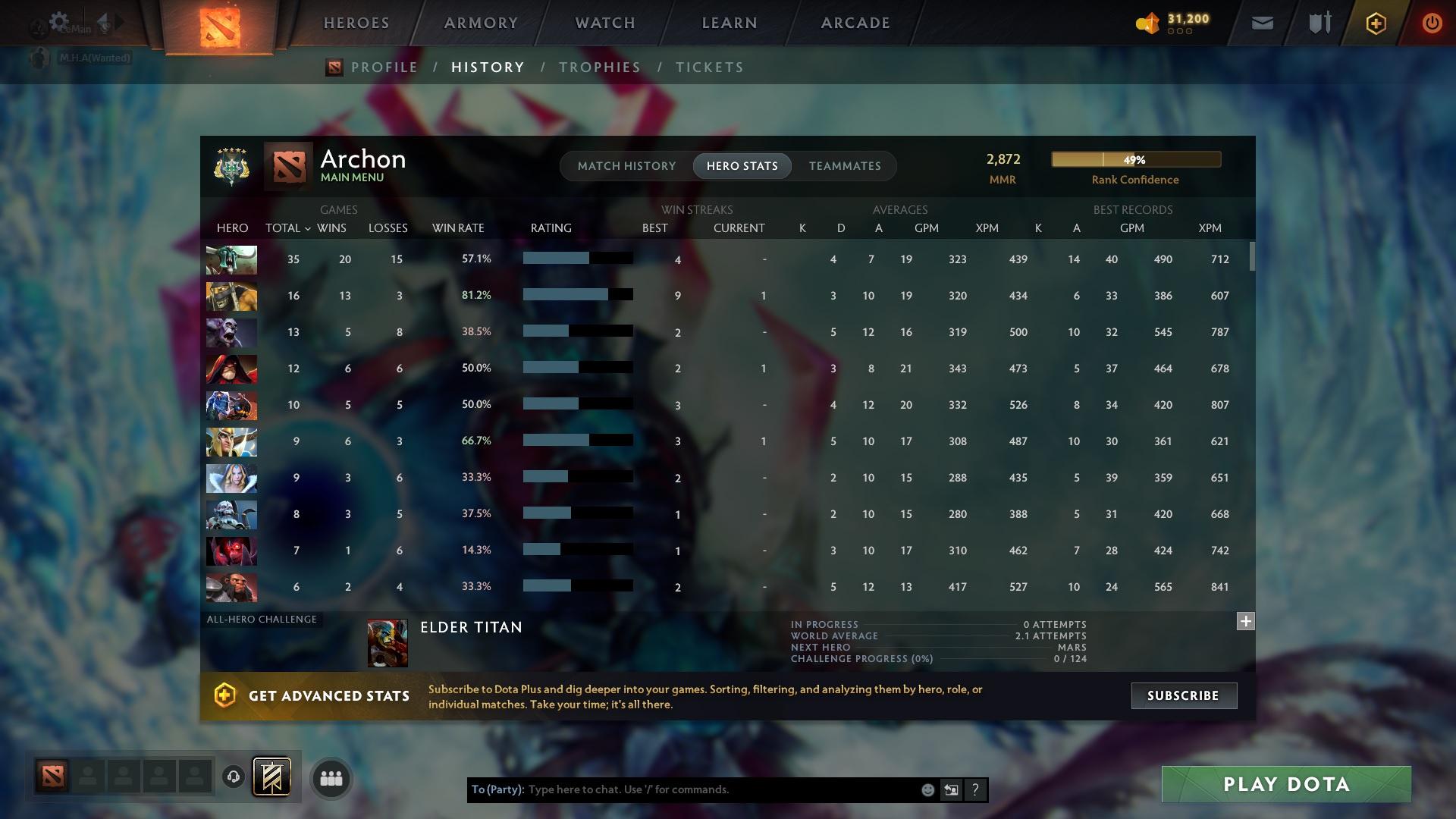The height and width of the screenshot is (819, 1456).
Task: Open the friends list icon bottom right
Action: click(331, 777)
